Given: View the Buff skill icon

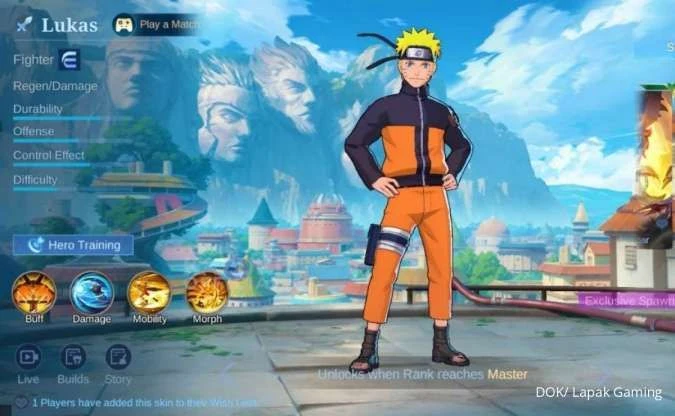Looking at the screenshot, I should point(34,292).
